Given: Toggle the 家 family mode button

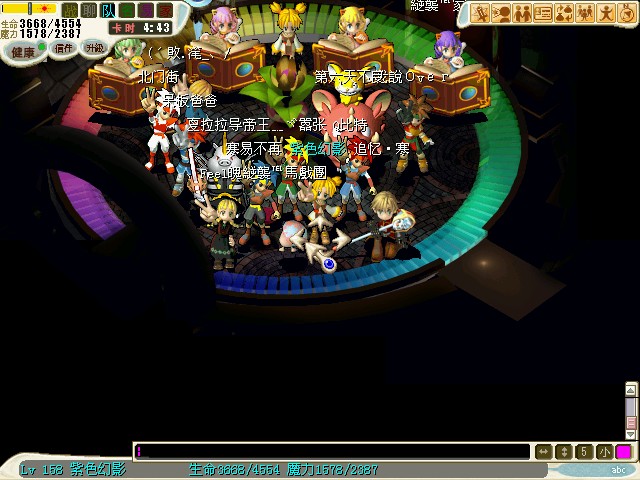Looking at the screenshot, I should pyautogui.click(x=163, y=10).
